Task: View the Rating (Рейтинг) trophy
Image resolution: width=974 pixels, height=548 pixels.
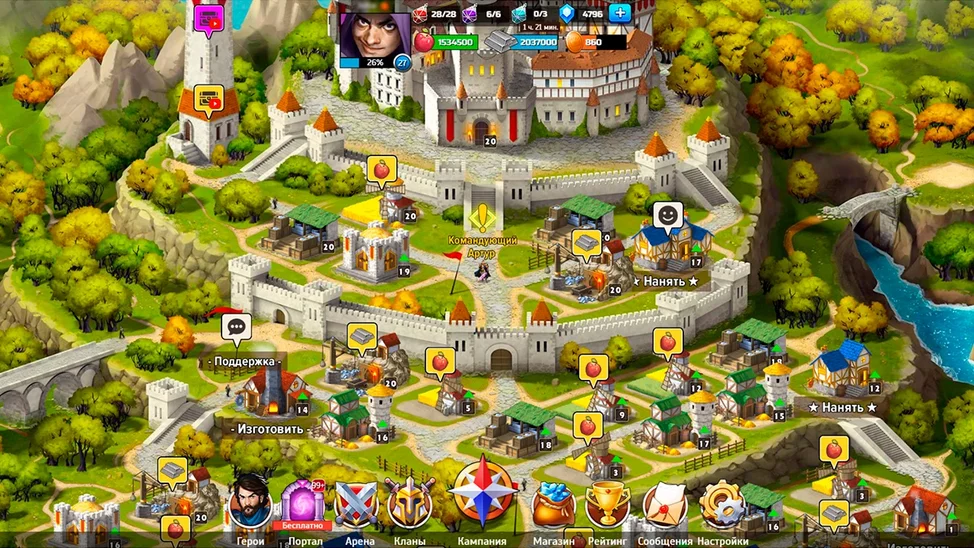Action: pyautogui.click(x=607, y=503)
